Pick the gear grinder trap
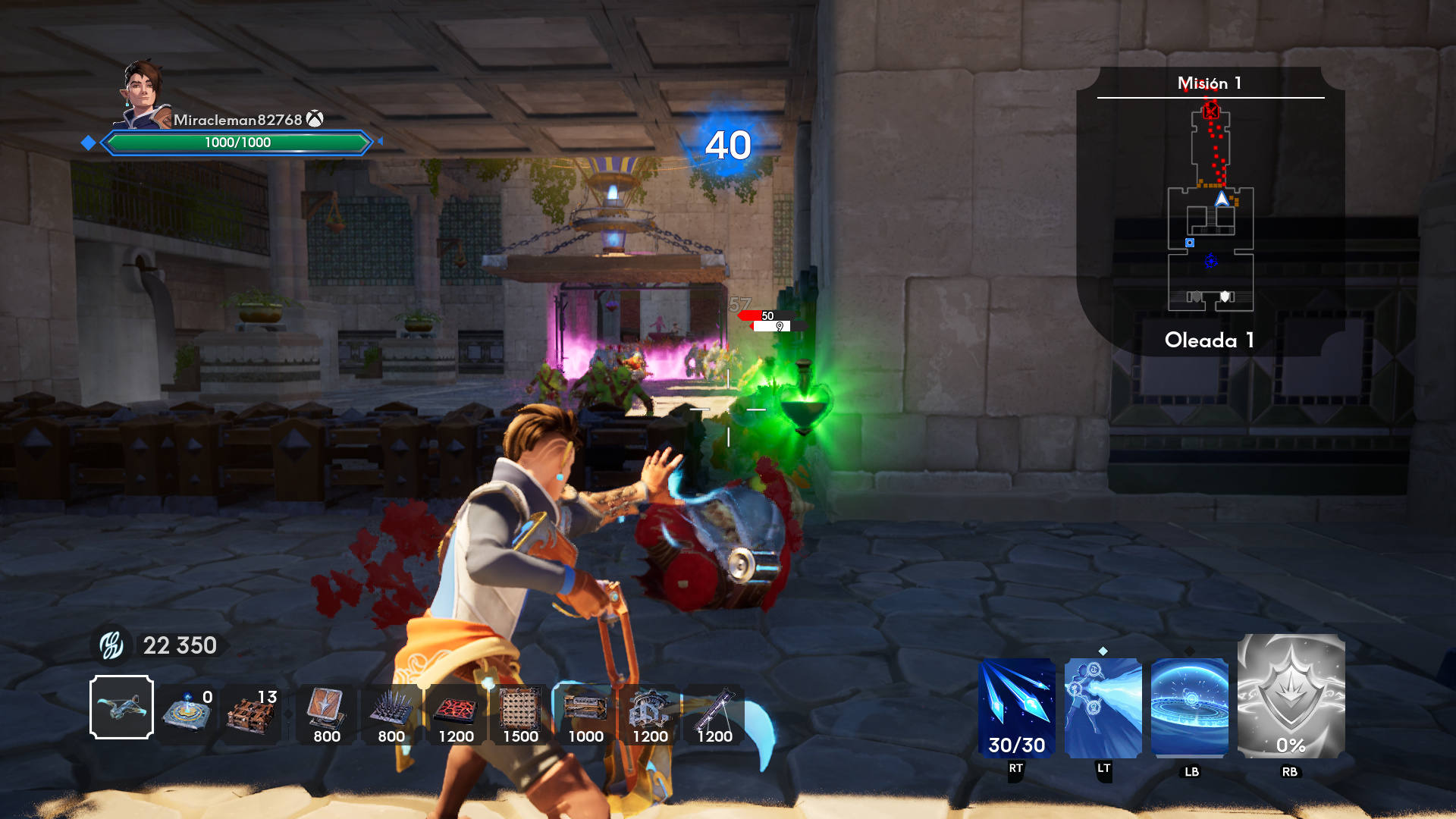This screenshot has width=1456, height=819. 650,711
